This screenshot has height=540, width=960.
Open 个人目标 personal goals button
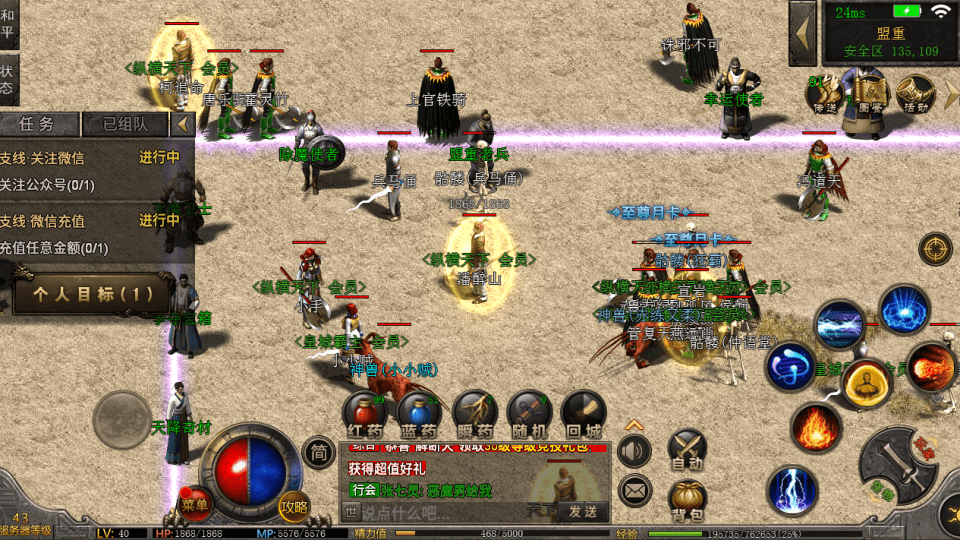point(93,294)
